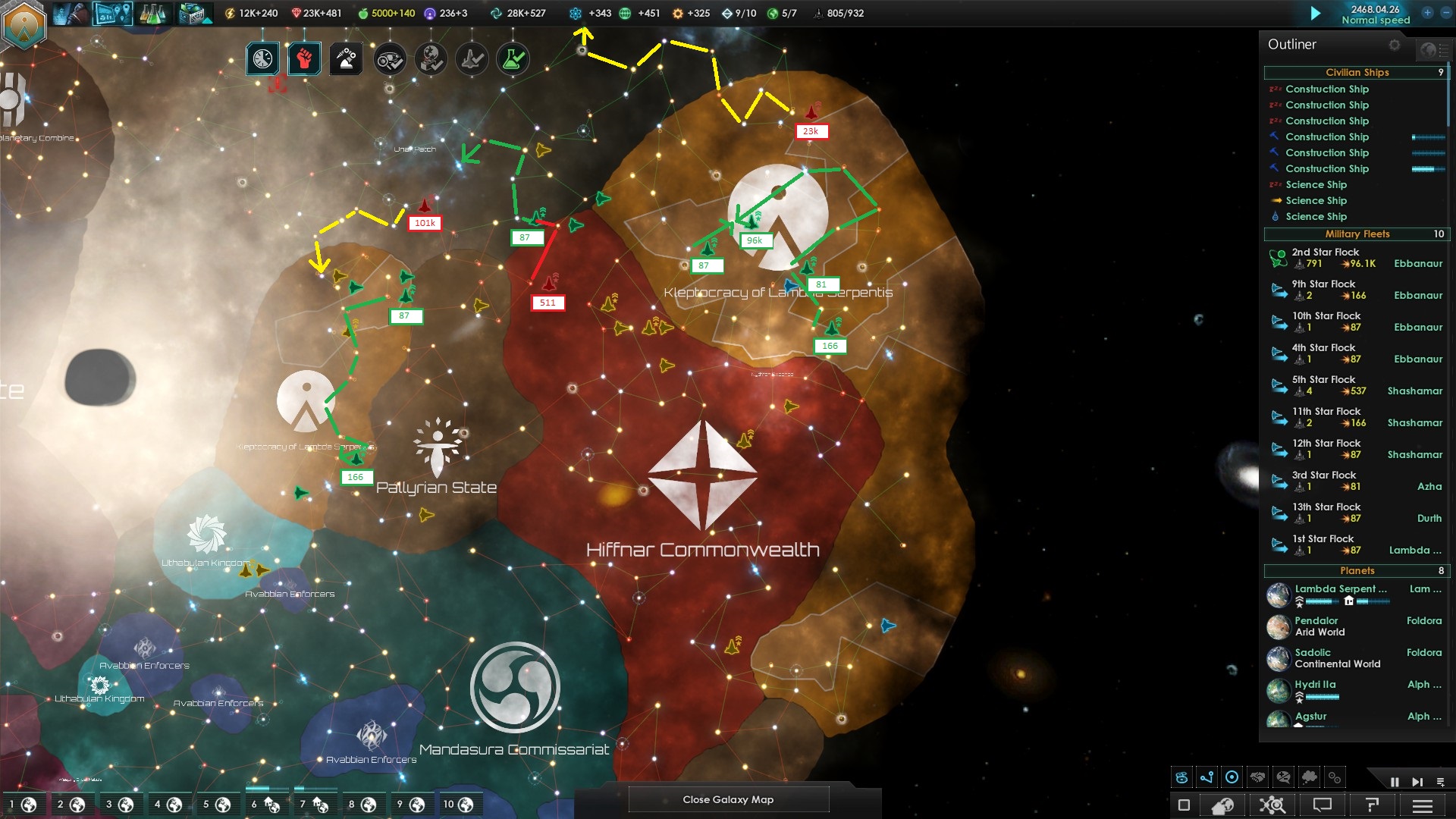Increase game speed with plus button
1456x819 pixels.
pos(1427,13)
